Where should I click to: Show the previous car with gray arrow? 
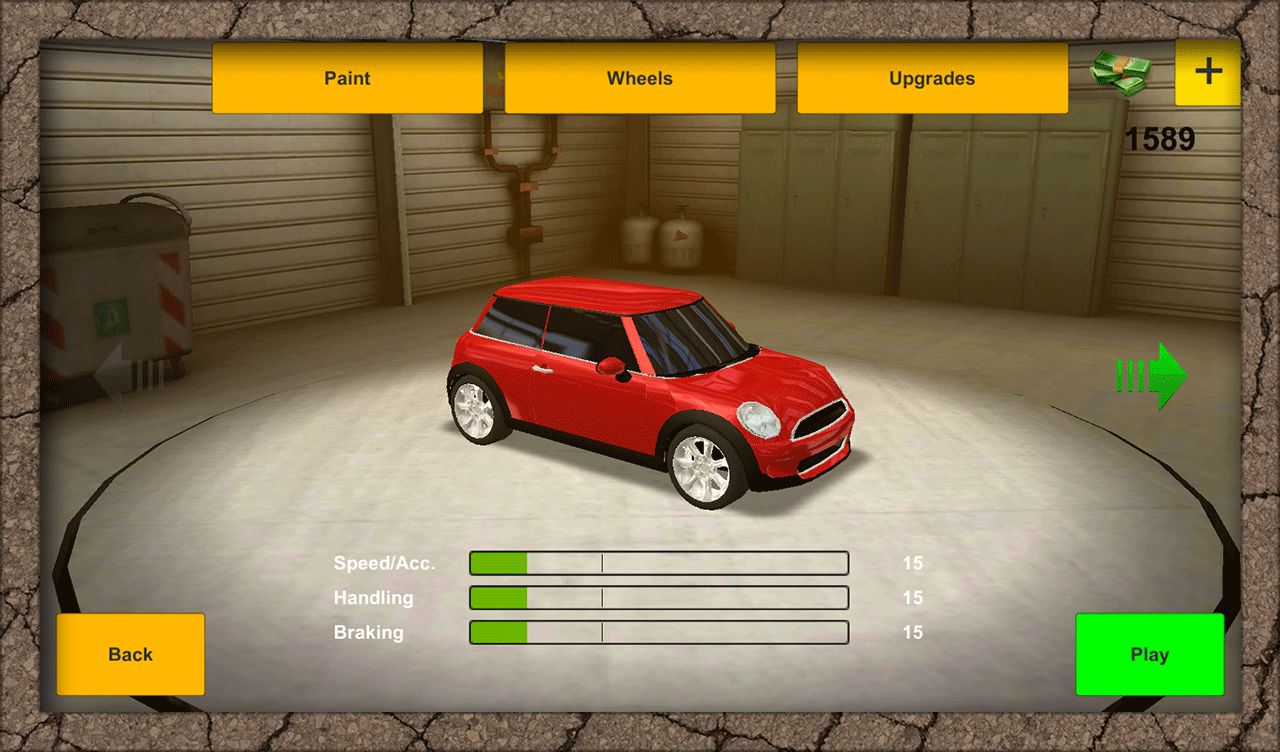(x=128, y=376)
